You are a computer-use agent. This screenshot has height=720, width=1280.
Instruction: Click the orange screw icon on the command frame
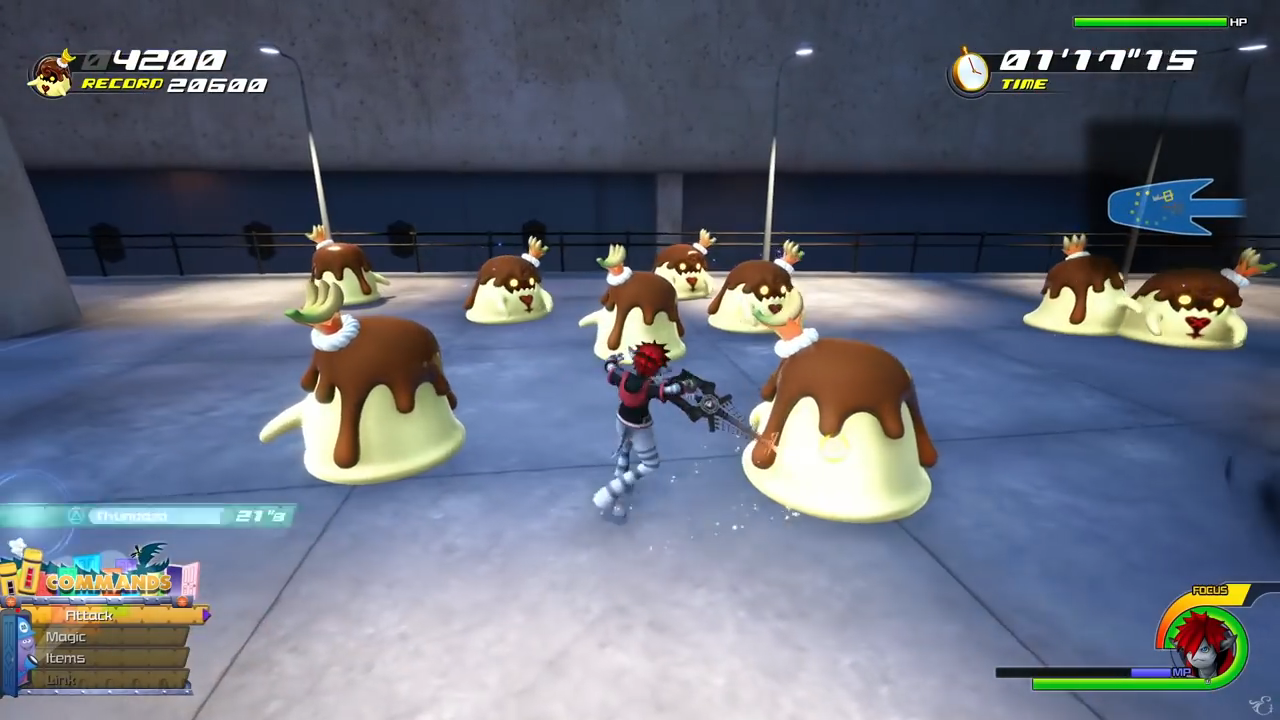(x=182, y=602)
